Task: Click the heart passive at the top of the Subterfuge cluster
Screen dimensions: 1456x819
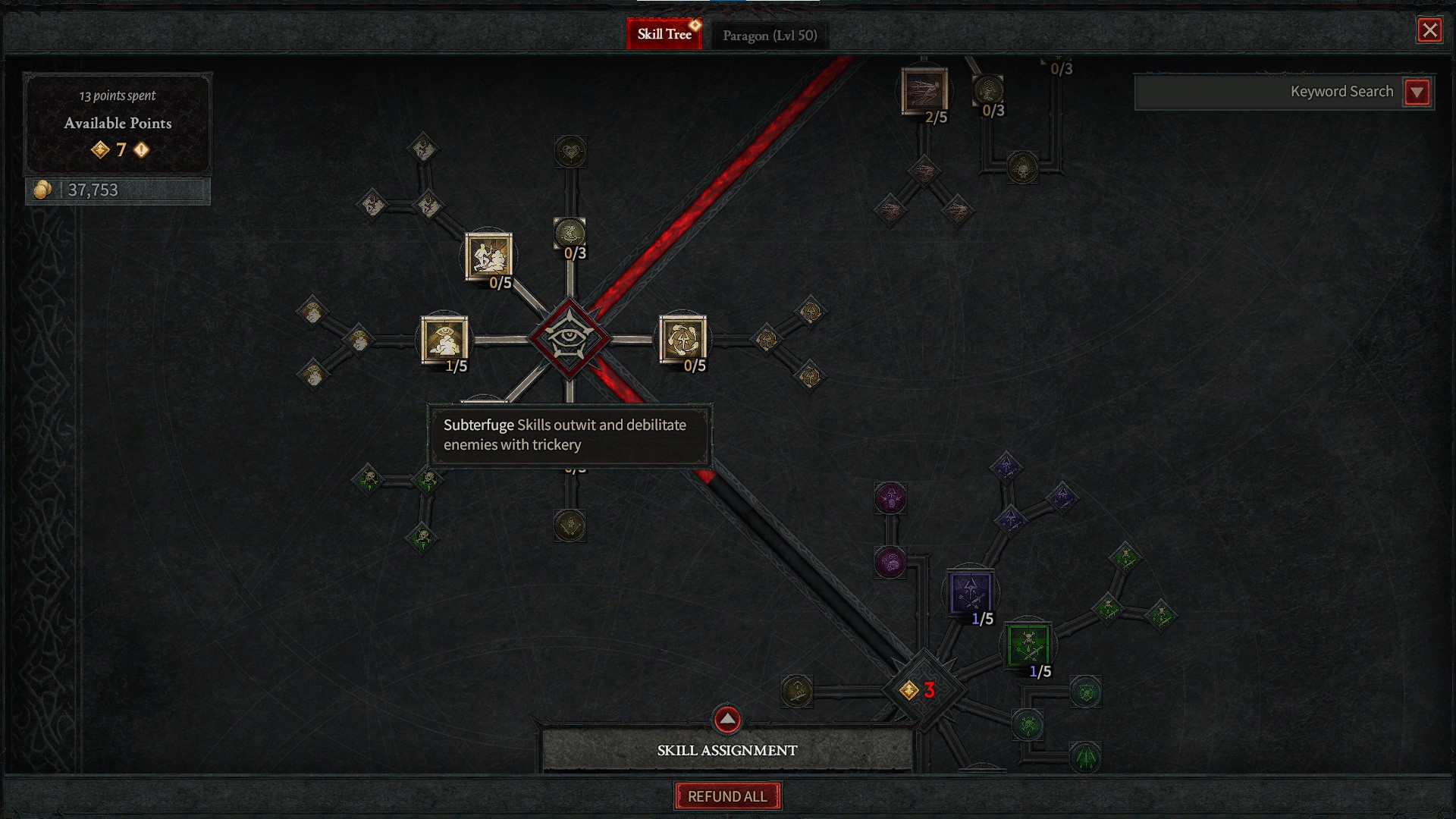Action: (x=570, y=152)
